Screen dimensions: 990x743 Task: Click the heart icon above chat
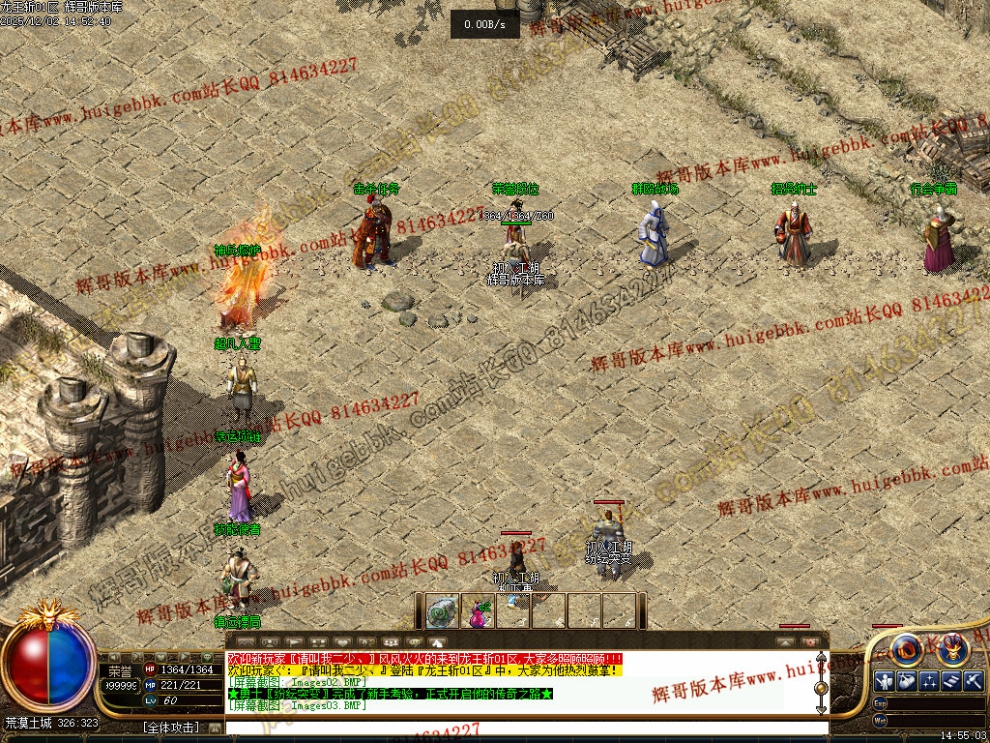click(343, 641)
